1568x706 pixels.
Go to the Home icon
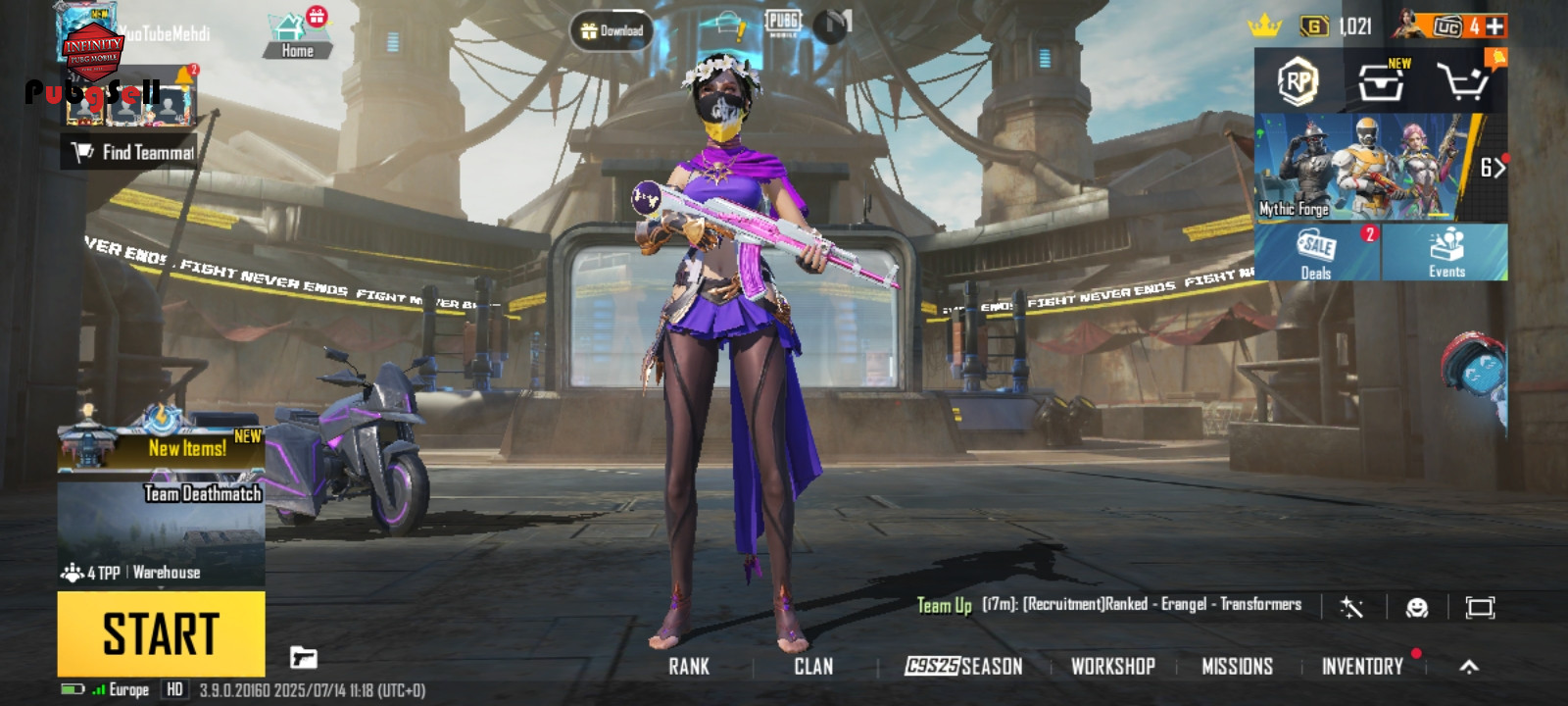[x=297, y=36]
